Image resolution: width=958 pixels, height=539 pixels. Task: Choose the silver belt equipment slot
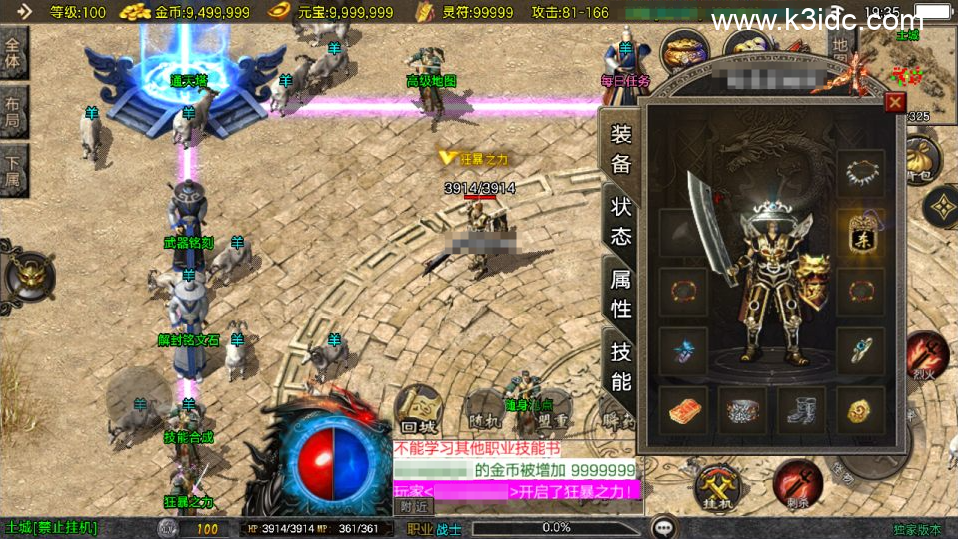point(742,410)
